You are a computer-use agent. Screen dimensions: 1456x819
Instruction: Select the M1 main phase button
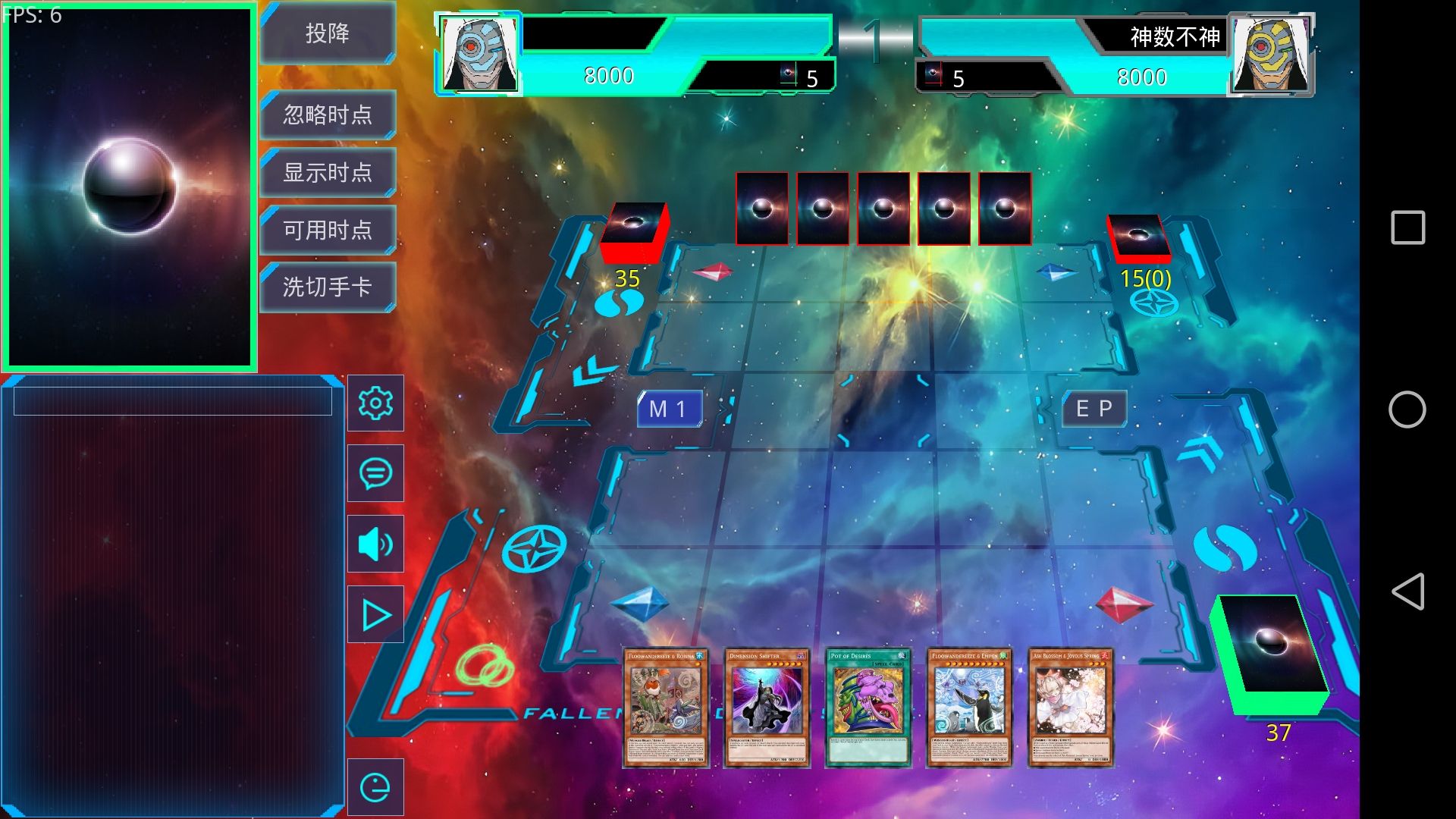click(x=669, y=409)
